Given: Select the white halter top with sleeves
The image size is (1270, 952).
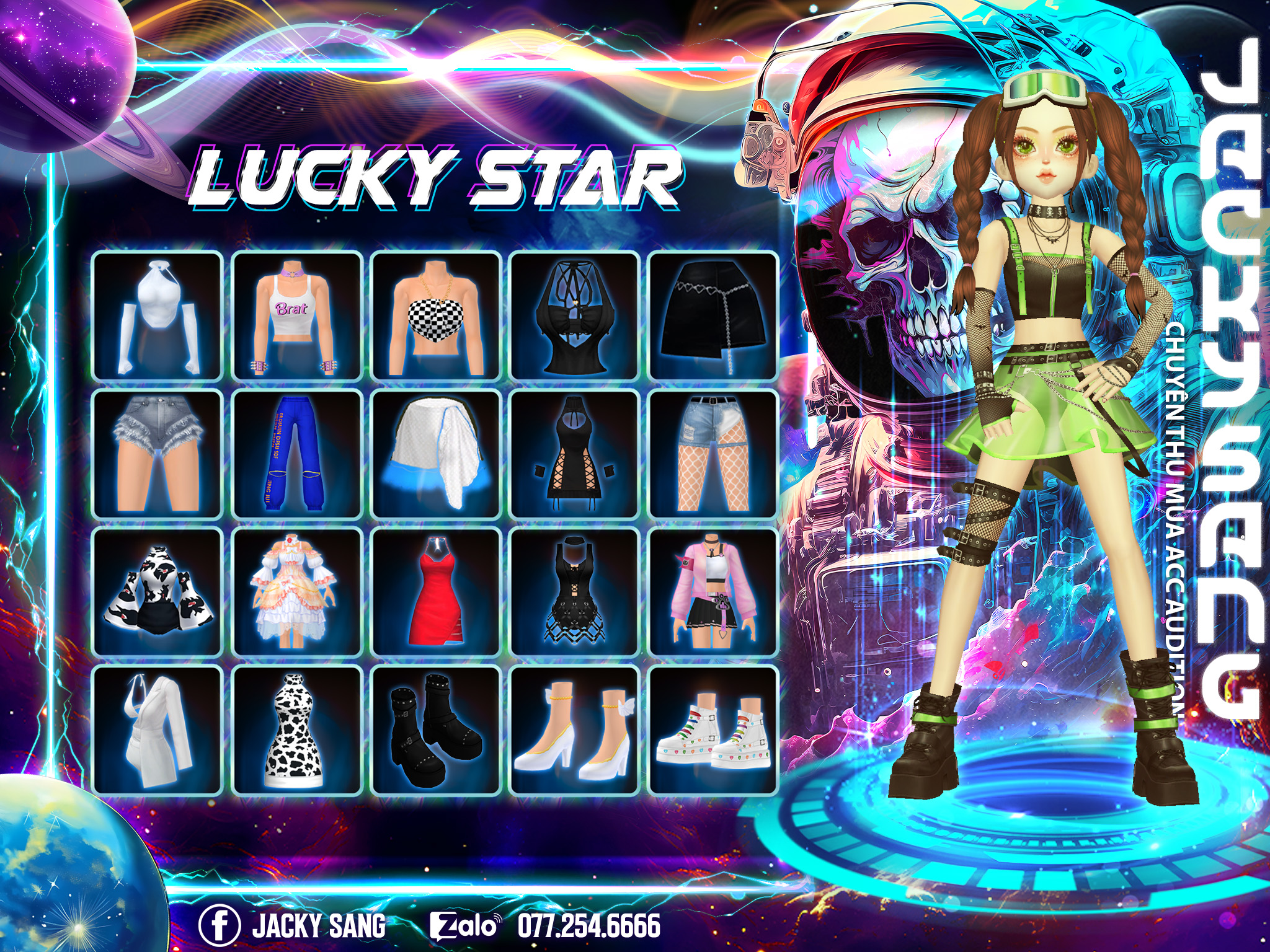Looking at the screenshot, I should [158, 316].
